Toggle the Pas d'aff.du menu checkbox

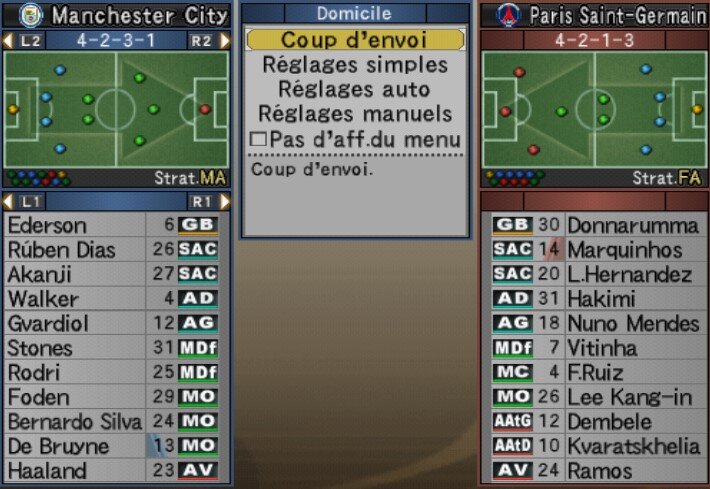click(258, 140)
